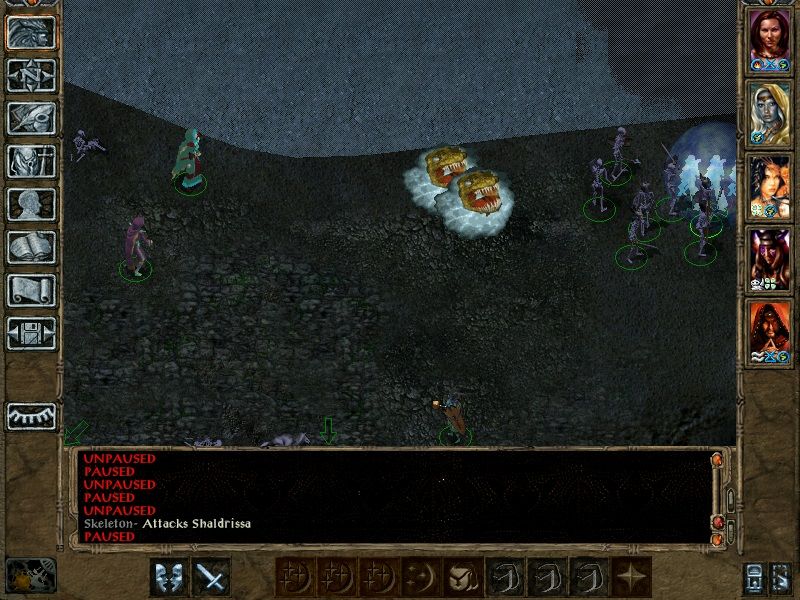This screenshot has width=800, height=600.
Task: Select the dark-haired woman portrait
Action: pos(770,184)
